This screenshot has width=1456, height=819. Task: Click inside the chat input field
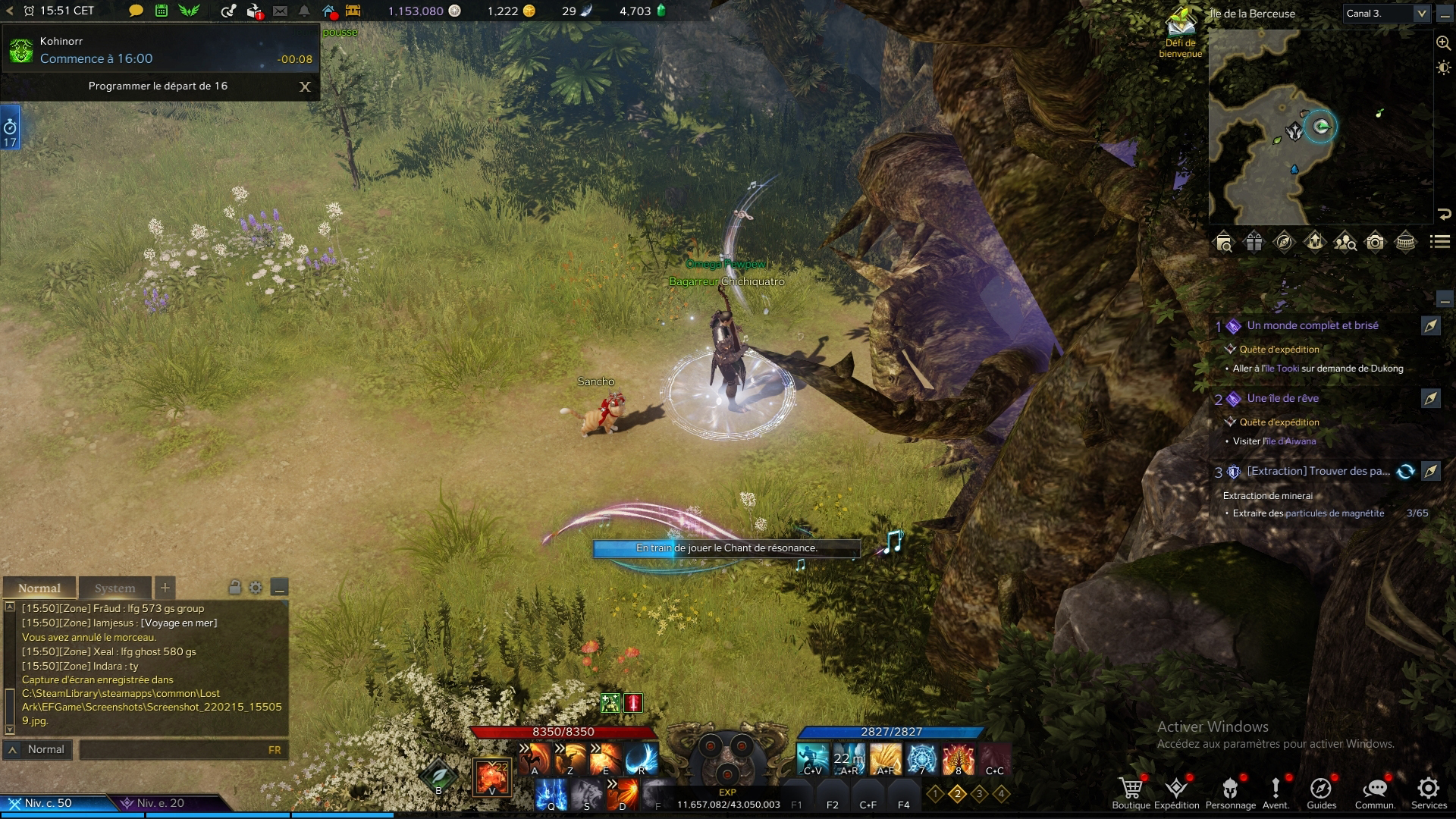click(x=182, y=750)
